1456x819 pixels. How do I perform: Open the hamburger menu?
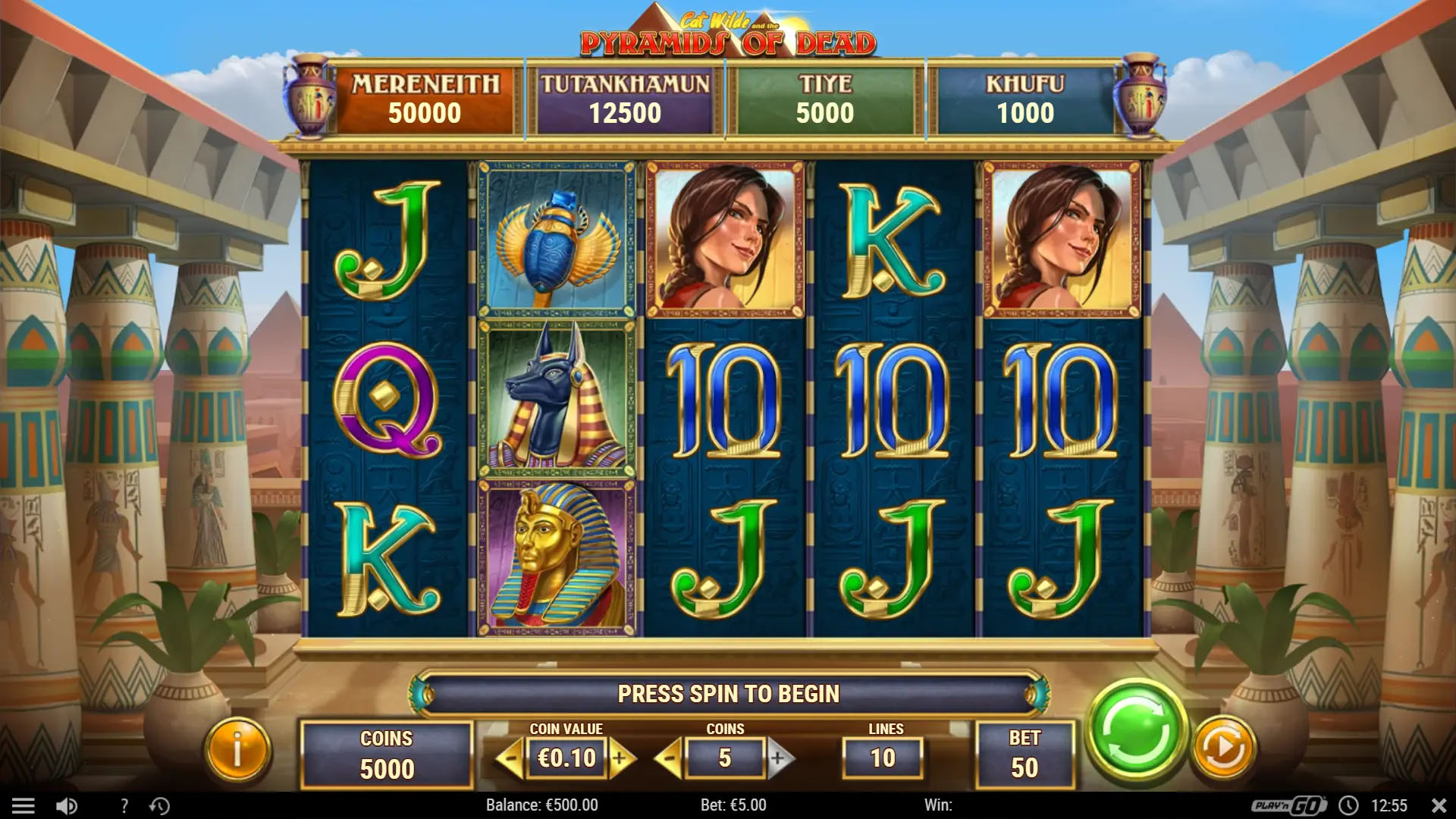tap(24, 805)
